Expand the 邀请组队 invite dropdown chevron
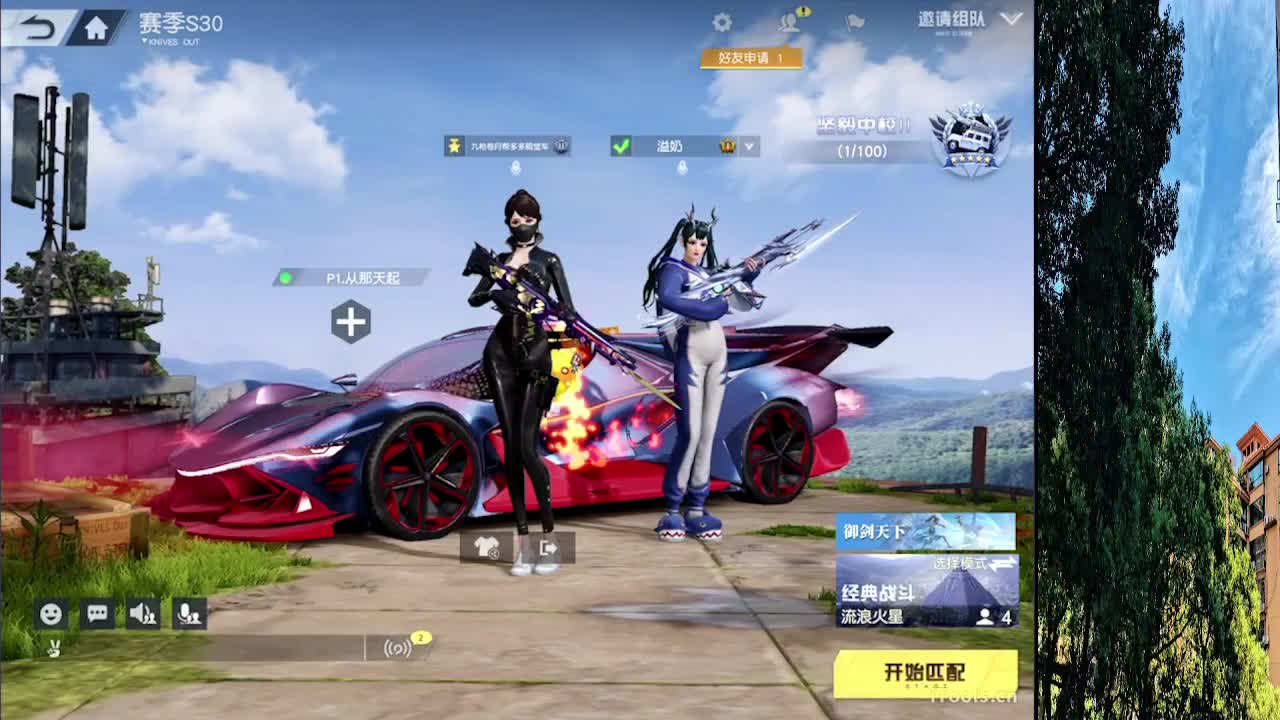 1010,18
